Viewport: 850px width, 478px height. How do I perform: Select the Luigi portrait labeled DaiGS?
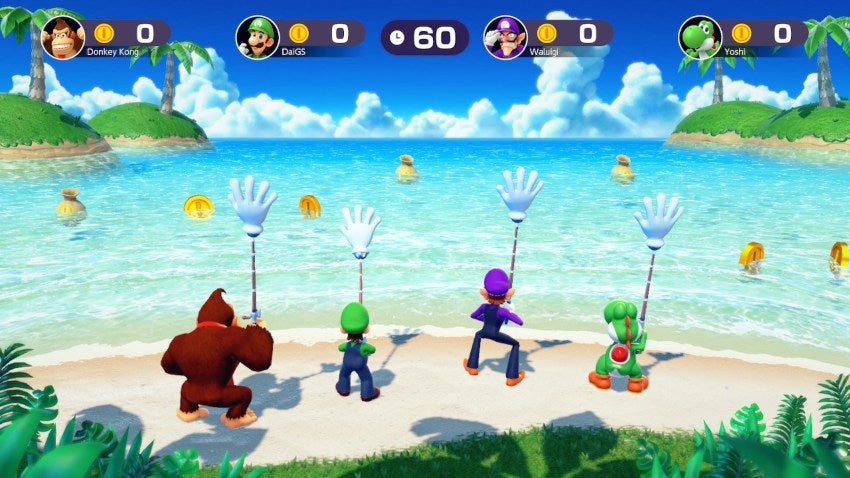257,37
